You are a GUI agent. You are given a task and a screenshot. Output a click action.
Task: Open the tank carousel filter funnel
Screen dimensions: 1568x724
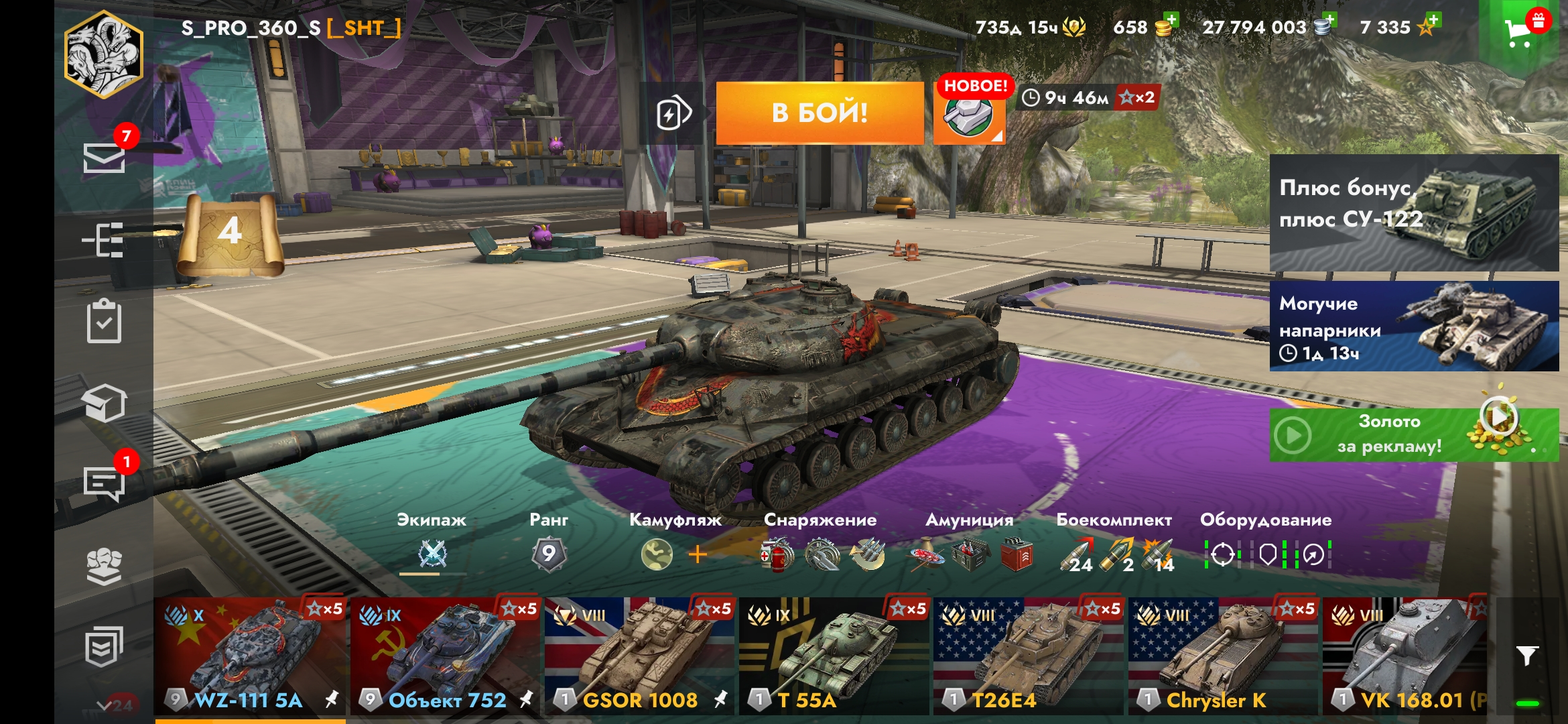point(1527,656)
